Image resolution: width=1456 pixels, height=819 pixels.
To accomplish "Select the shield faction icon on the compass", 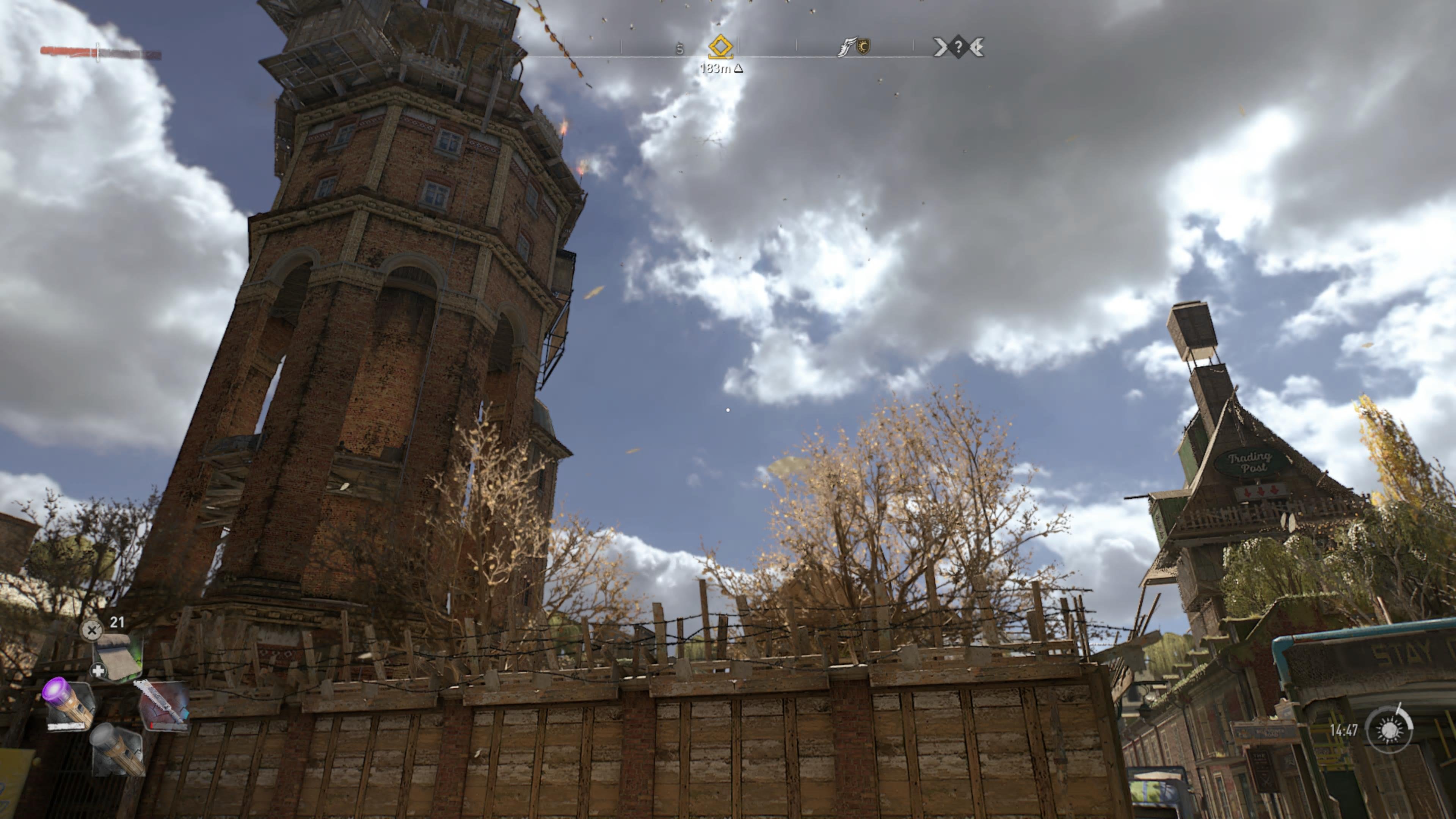I will coord(864,47).
